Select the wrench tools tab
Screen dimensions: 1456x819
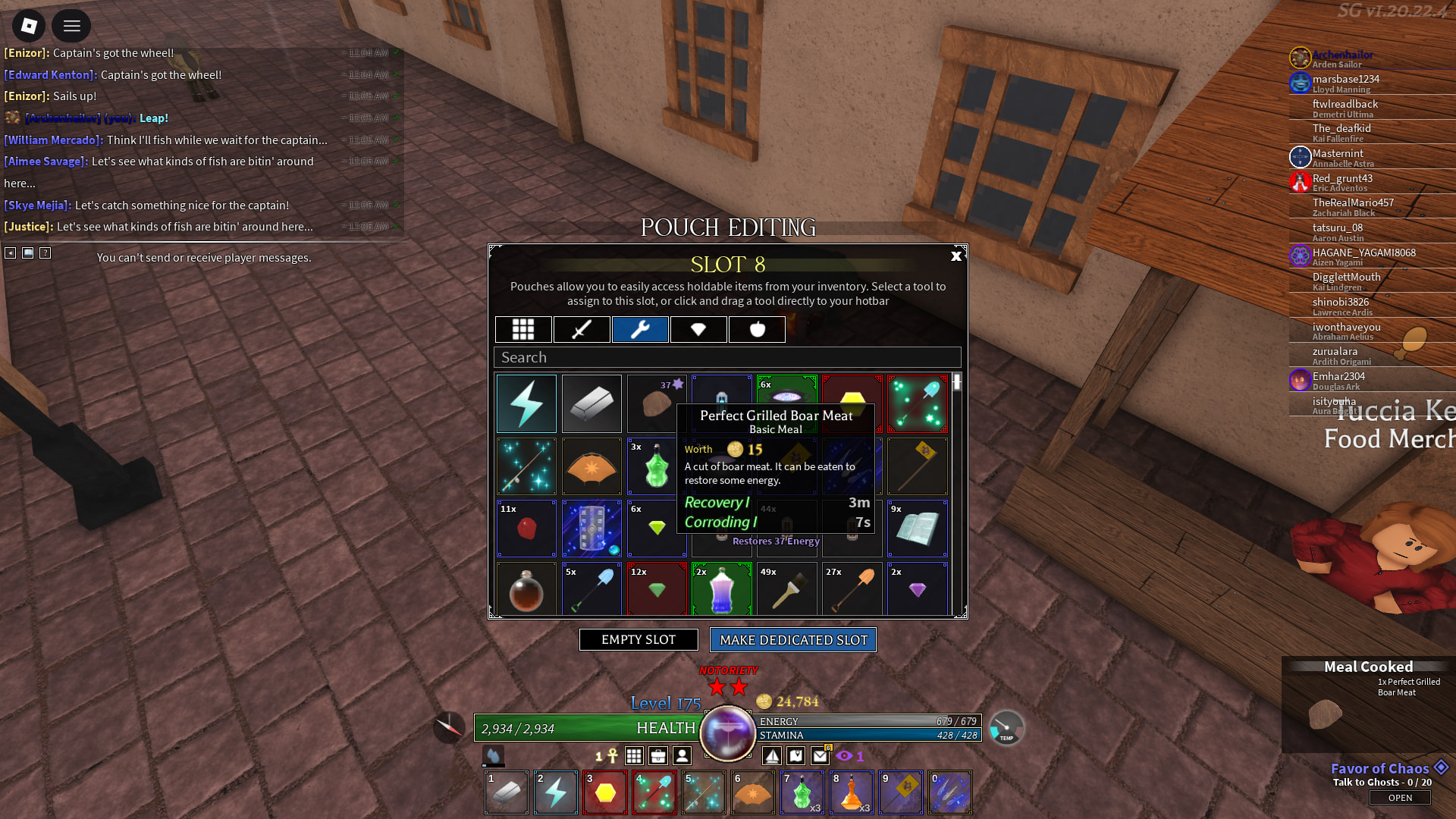(640, 329)
